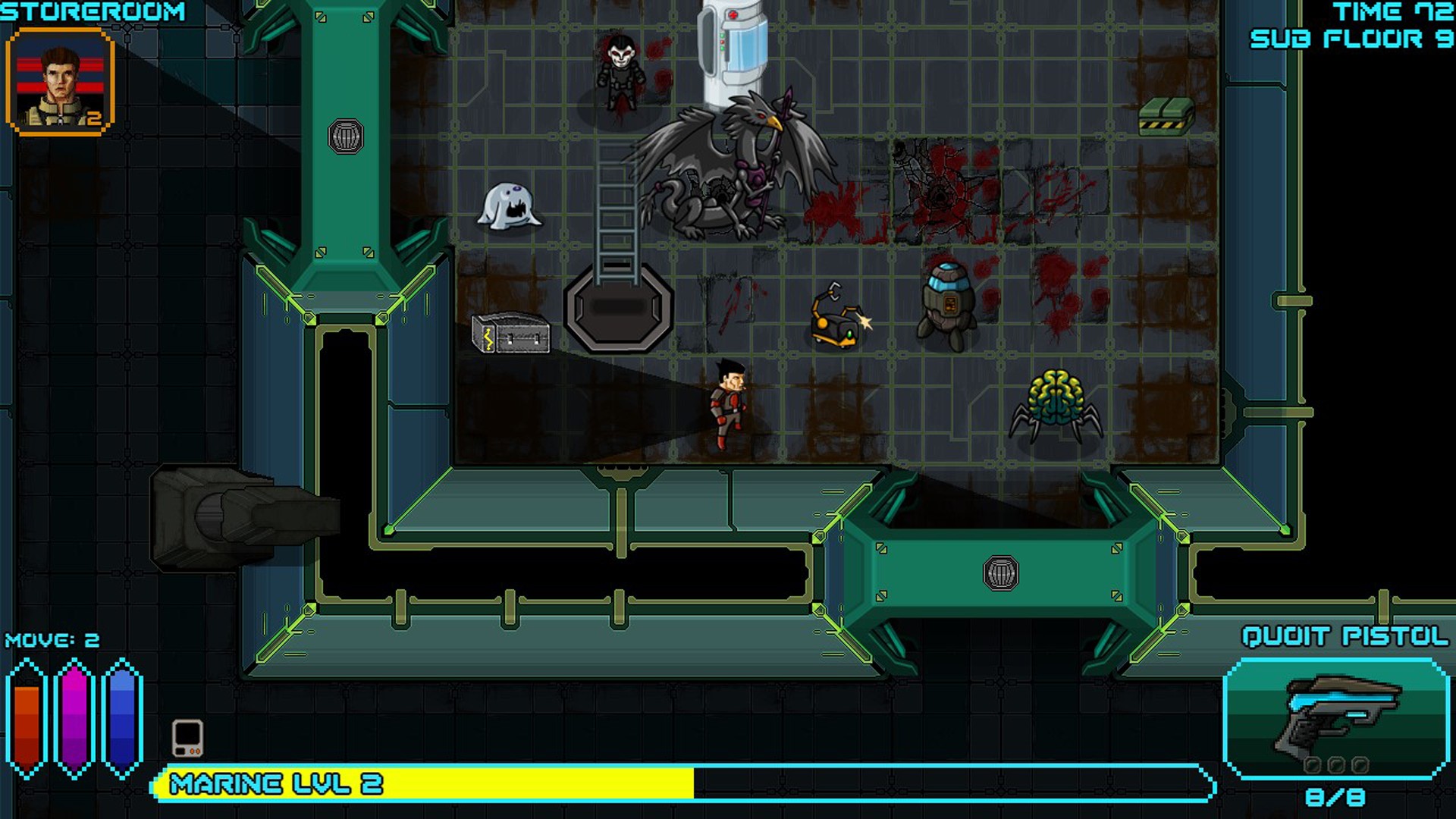Click the PDA device icon near the experience bar
The image size is (1456, 819).
(x=187, y=737)
